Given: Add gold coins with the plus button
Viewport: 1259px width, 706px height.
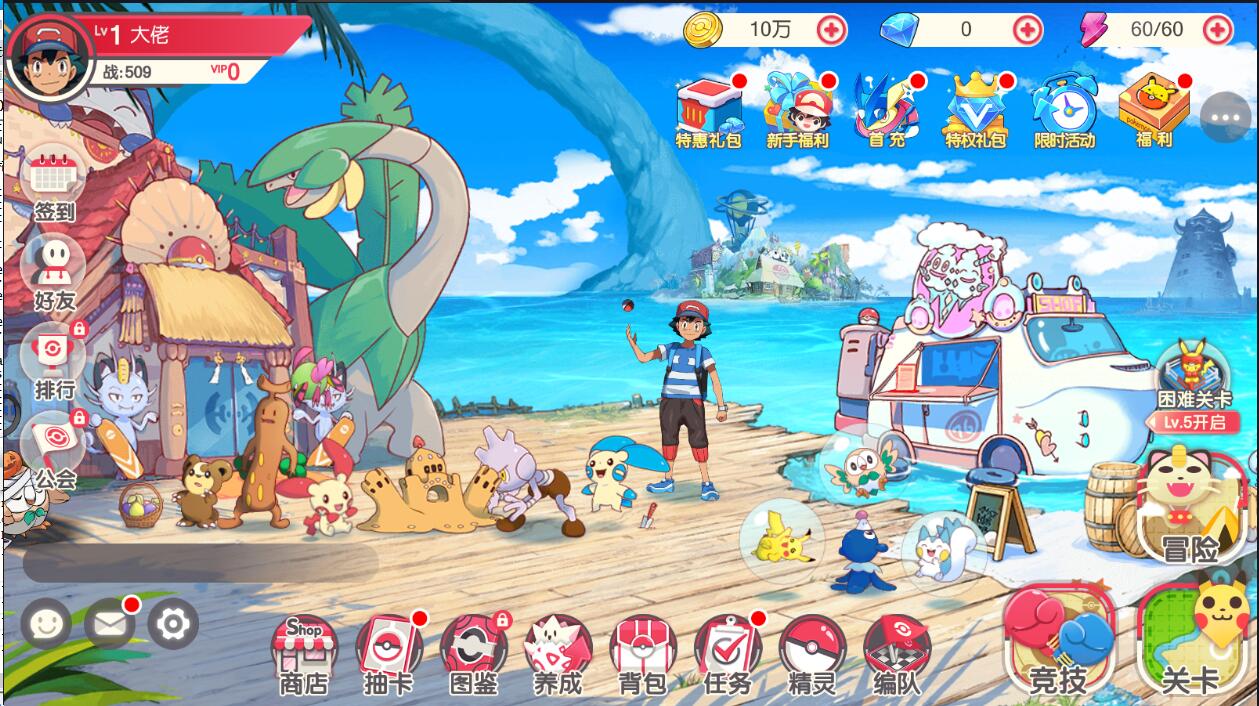Looking at the screenshot, I should coord(832,30).
